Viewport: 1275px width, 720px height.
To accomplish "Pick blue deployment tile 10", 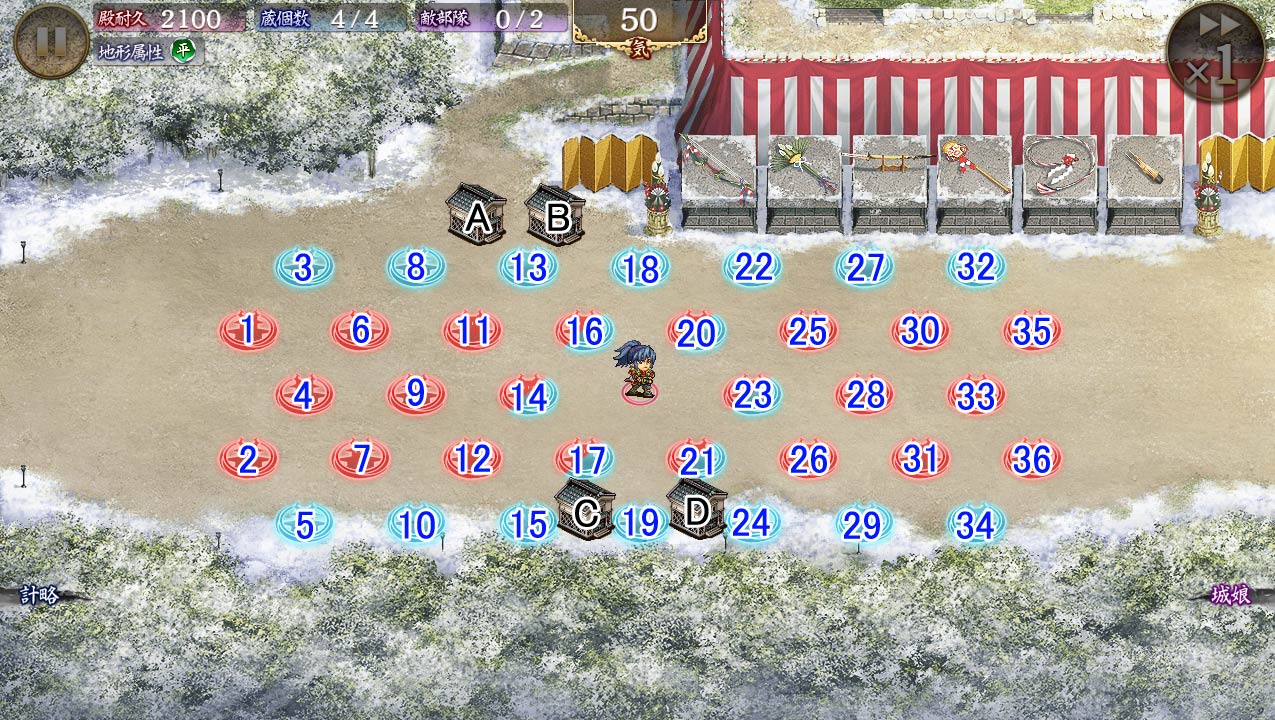I will pos(416,524).
